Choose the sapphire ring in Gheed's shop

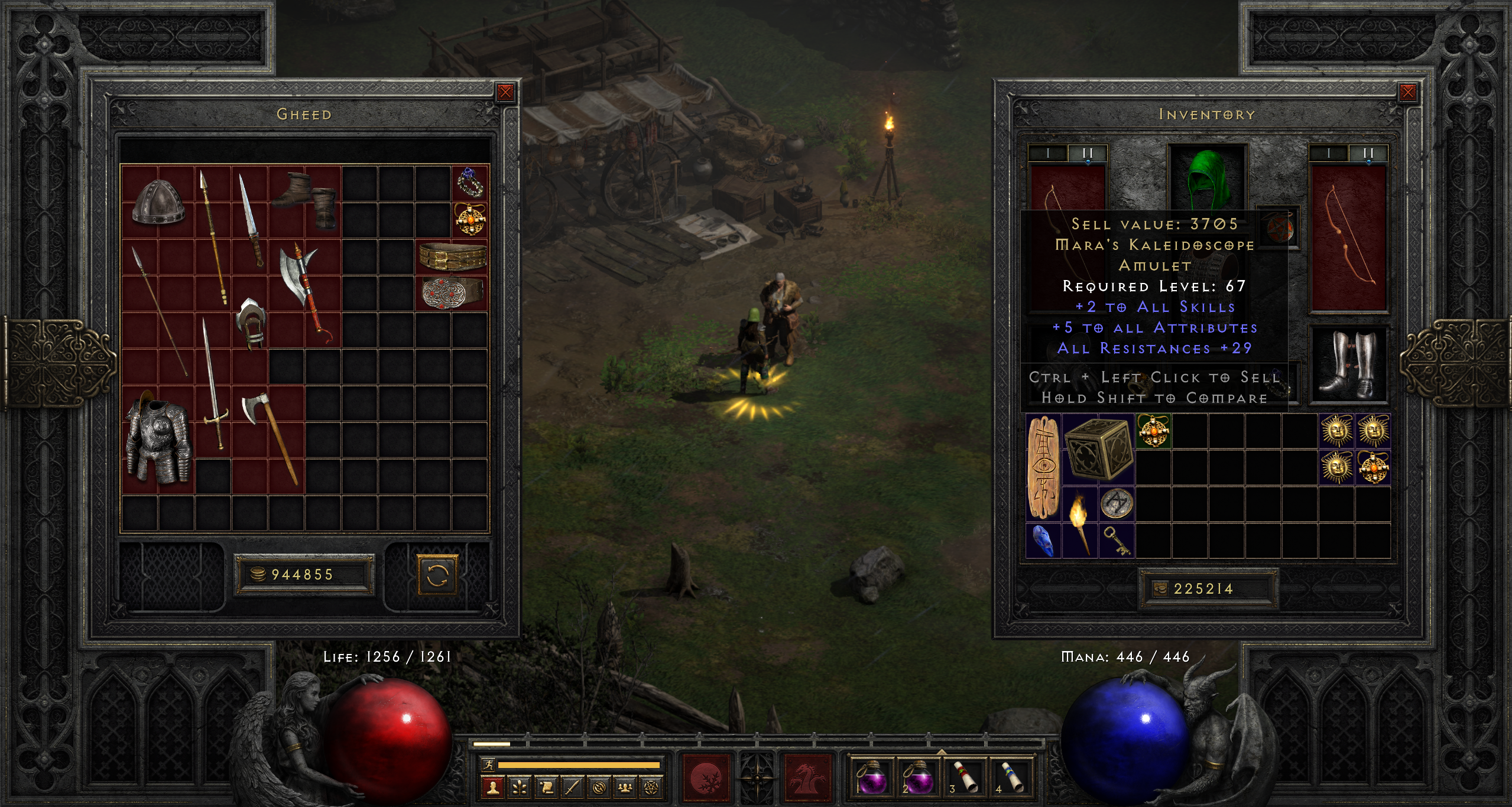470,183
